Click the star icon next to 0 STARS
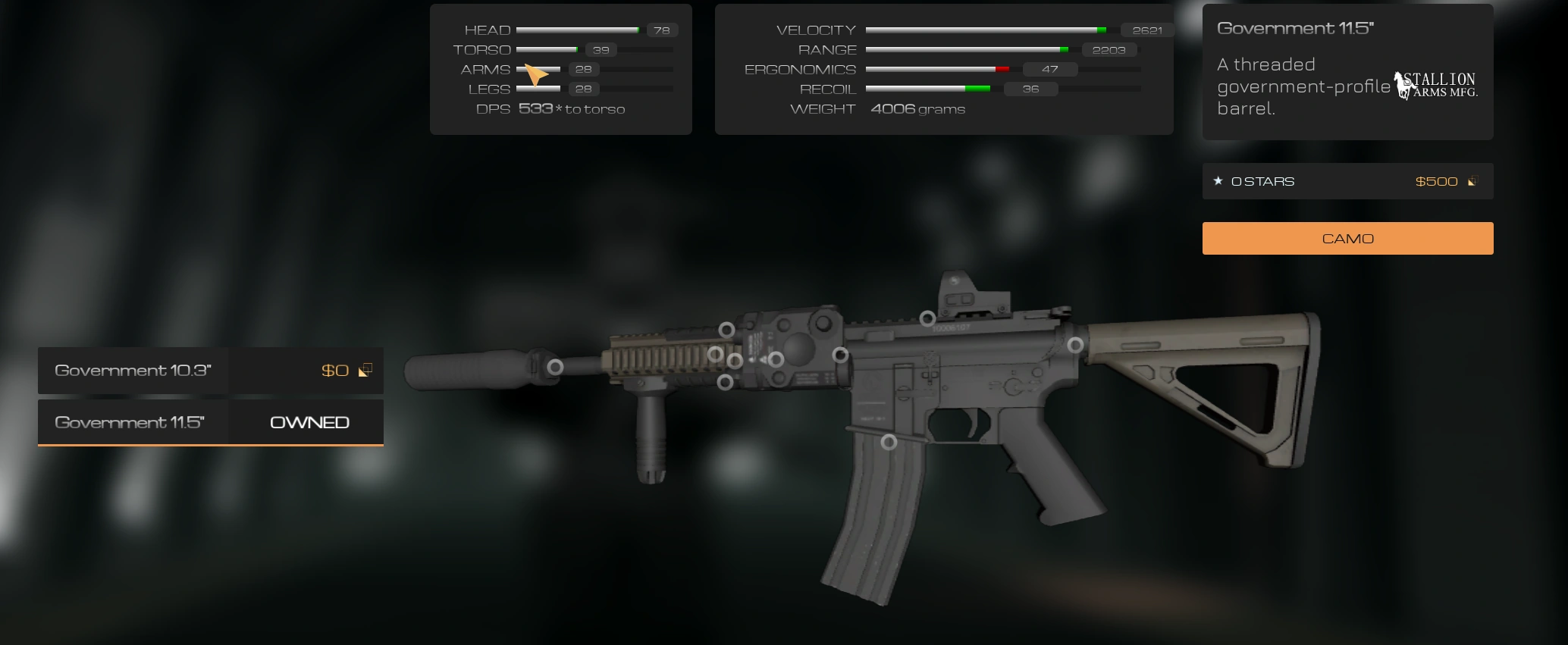The width and height of the screenshot is (1568, 645). point(1218,180)
